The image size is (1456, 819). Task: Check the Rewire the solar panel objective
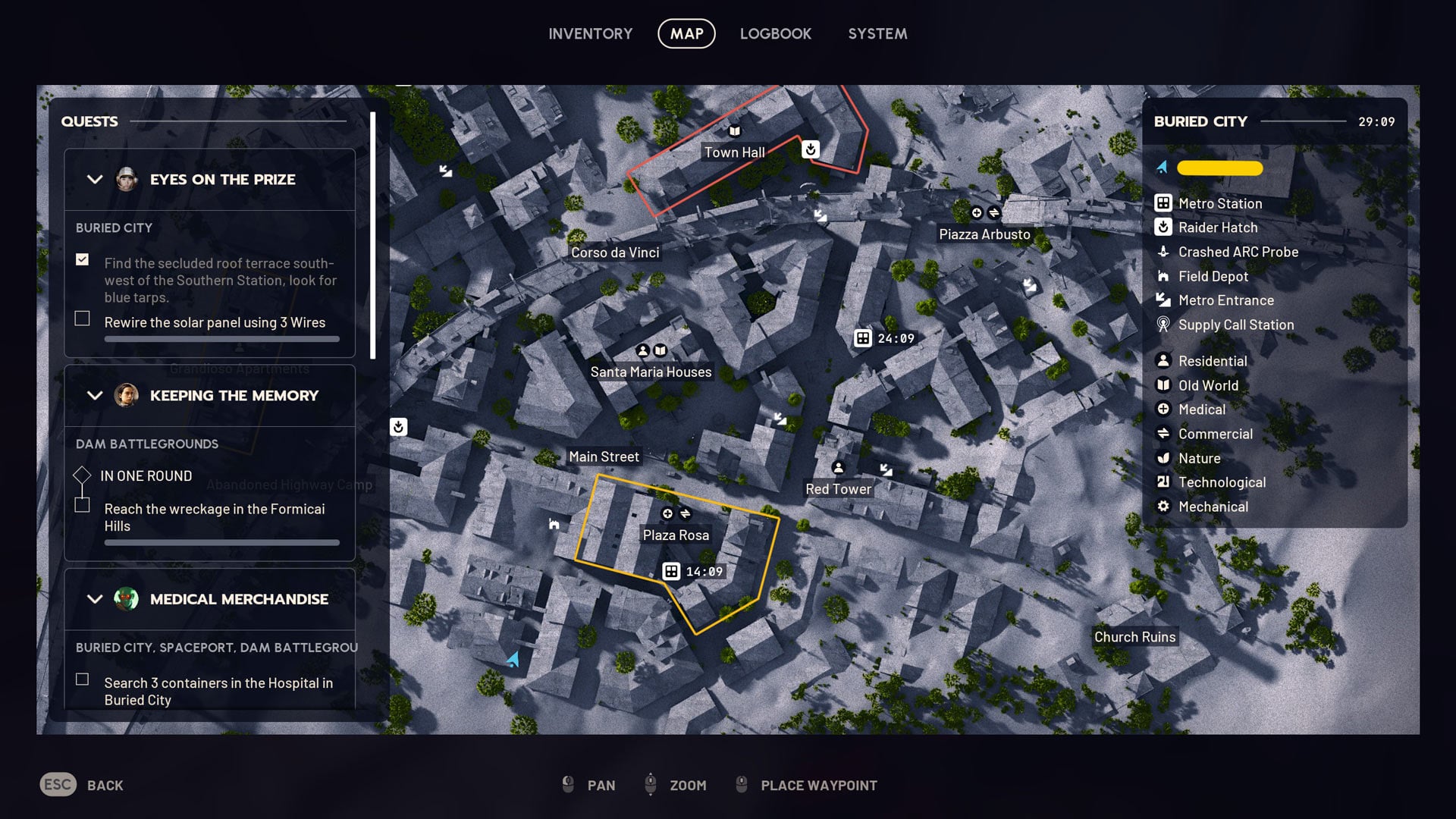click(x=82, y=318)
